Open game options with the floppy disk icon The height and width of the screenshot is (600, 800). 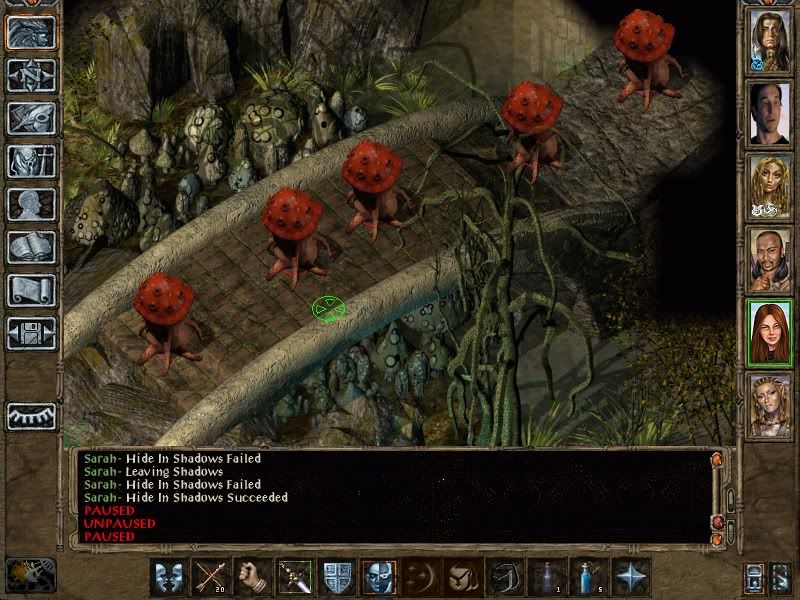pyautogui.click(x=31, y=333)
